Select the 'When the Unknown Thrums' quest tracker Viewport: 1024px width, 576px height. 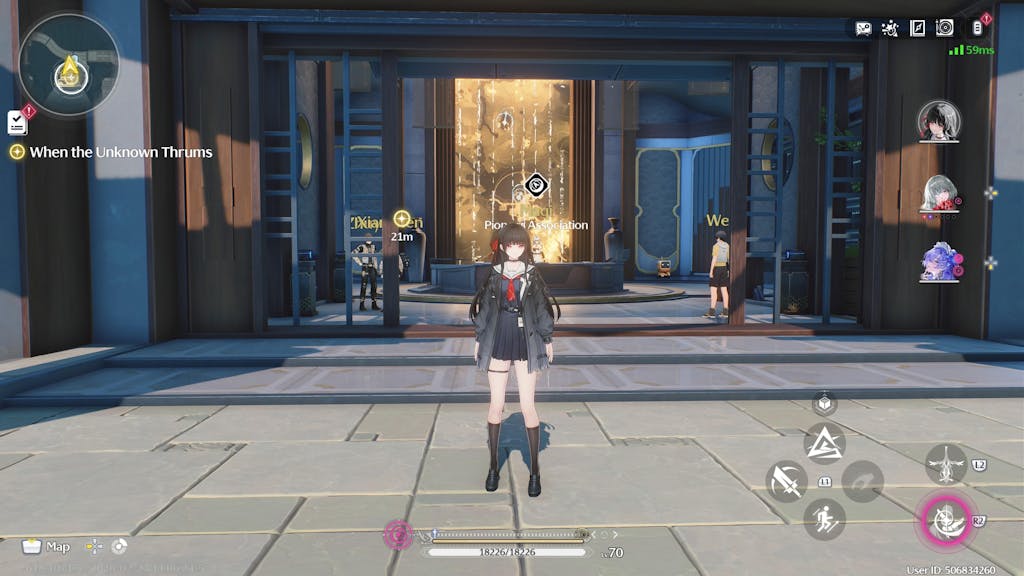pyautogui.click(x=112, y=152)
